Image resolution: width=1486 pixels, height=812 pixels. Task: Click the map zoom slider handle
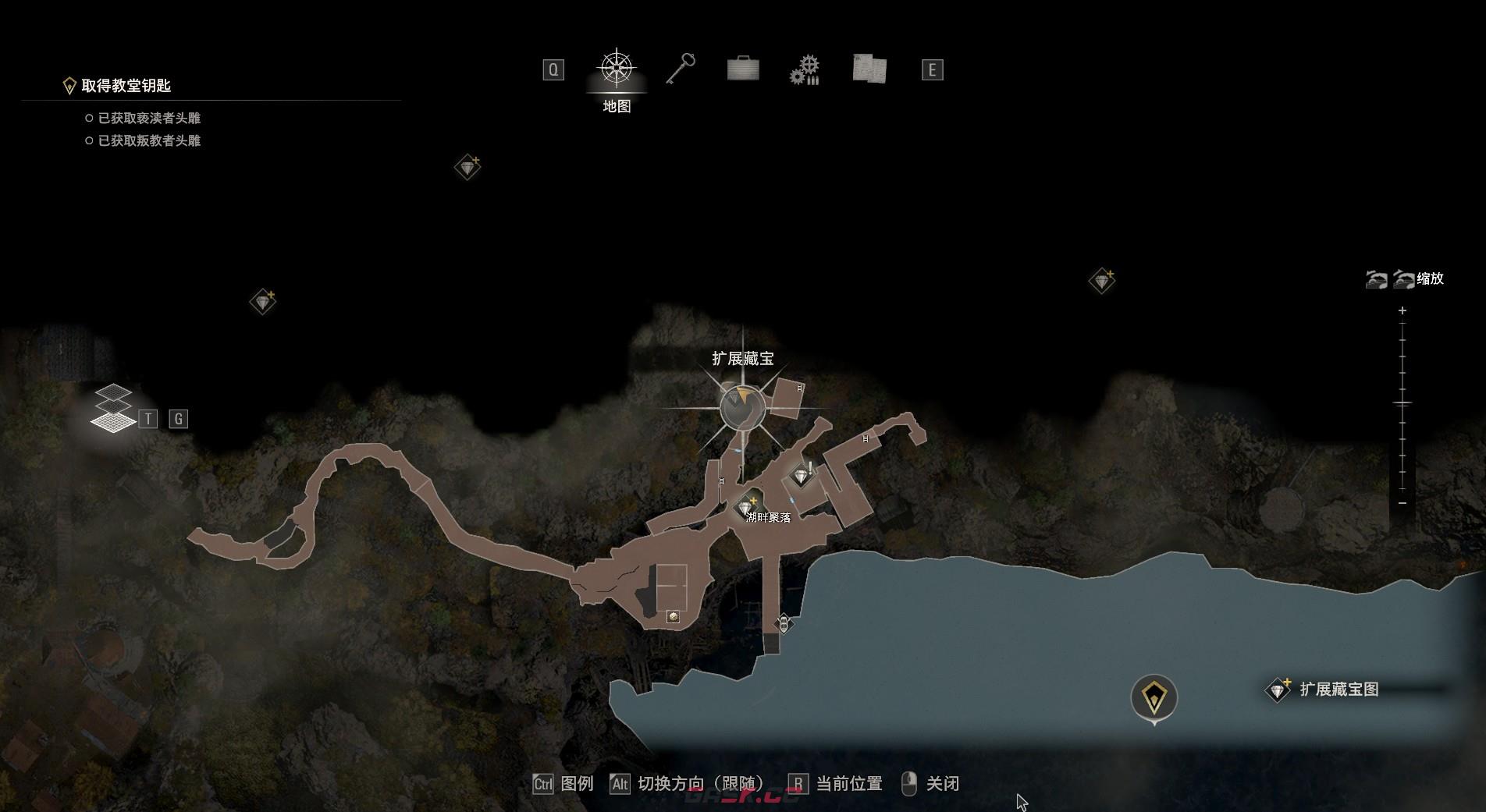click(1402, 403)
